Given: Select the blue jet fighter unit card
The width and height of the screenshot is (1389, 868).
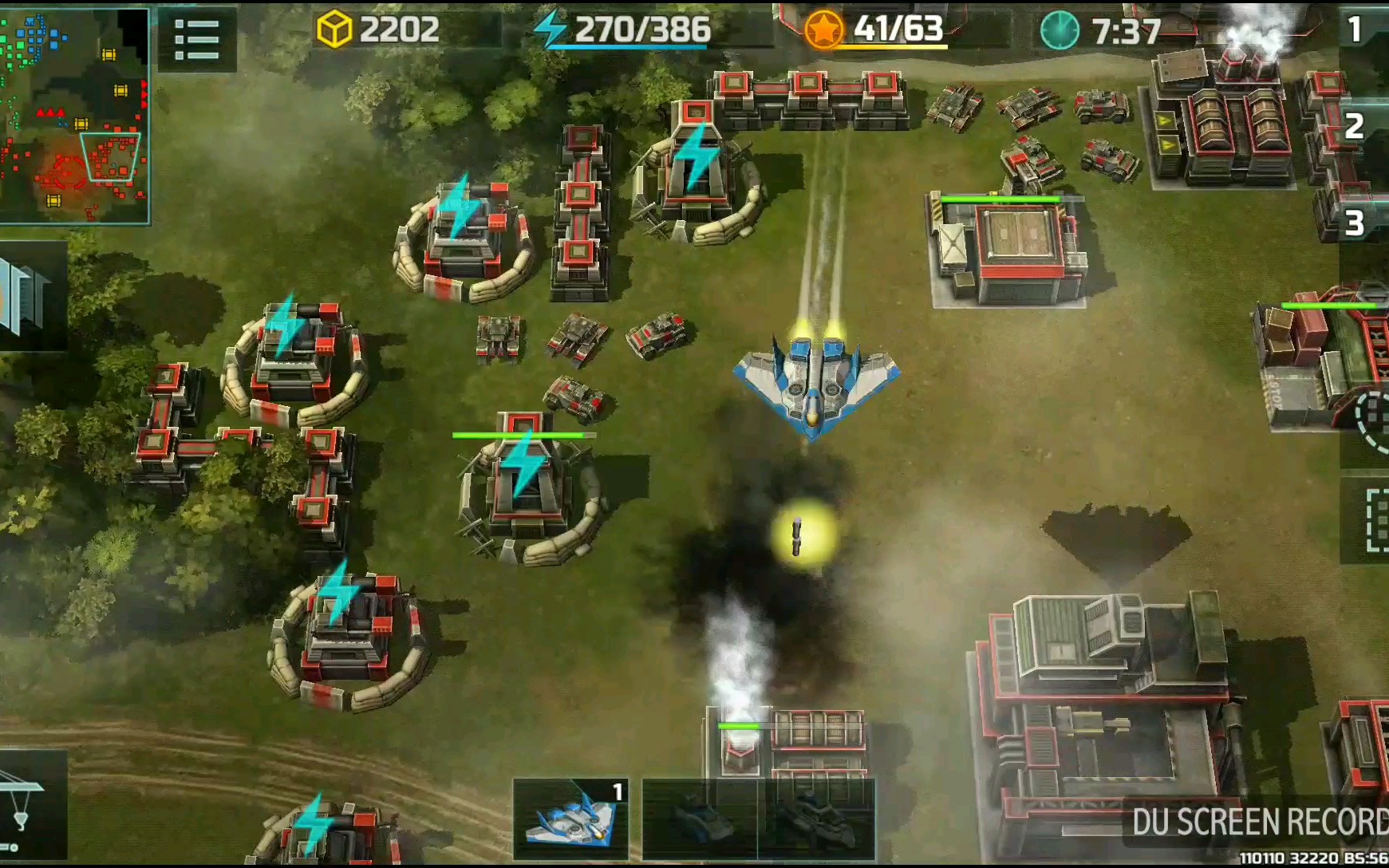Looking at the screenshot, I should [x=571, y=819].
